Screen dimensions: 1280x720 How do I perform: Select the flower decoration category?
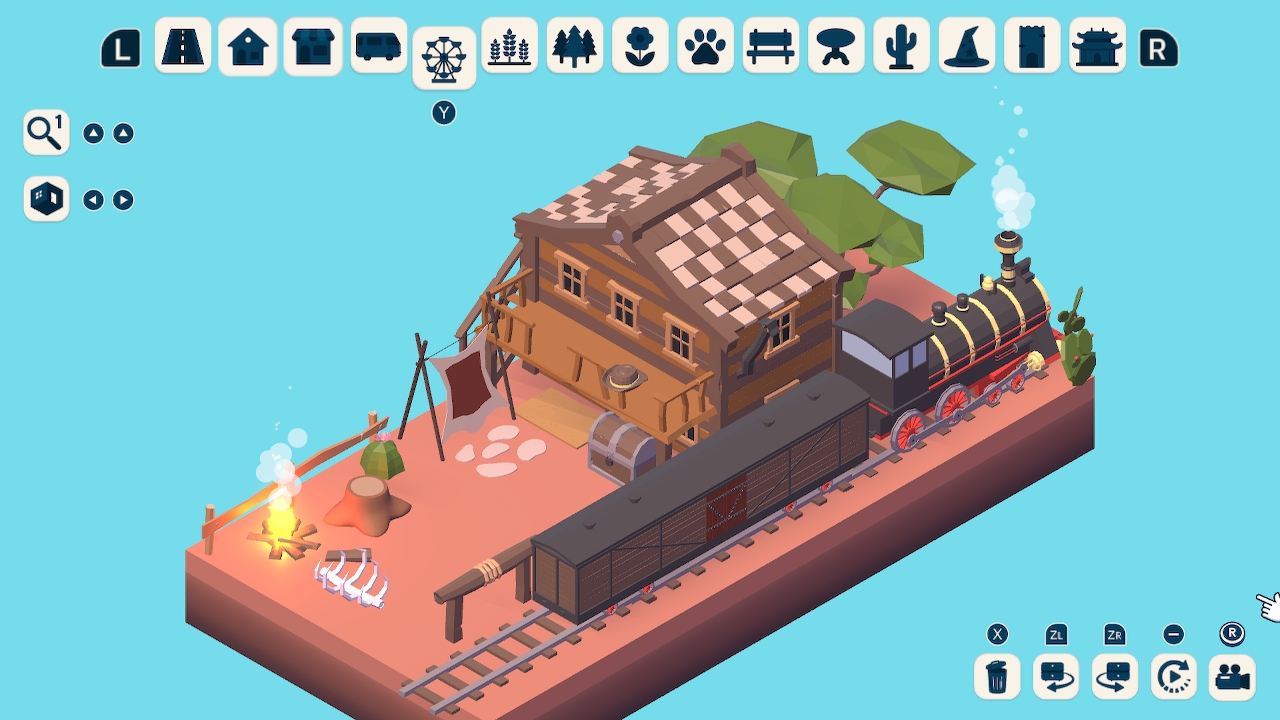(640, 45)
